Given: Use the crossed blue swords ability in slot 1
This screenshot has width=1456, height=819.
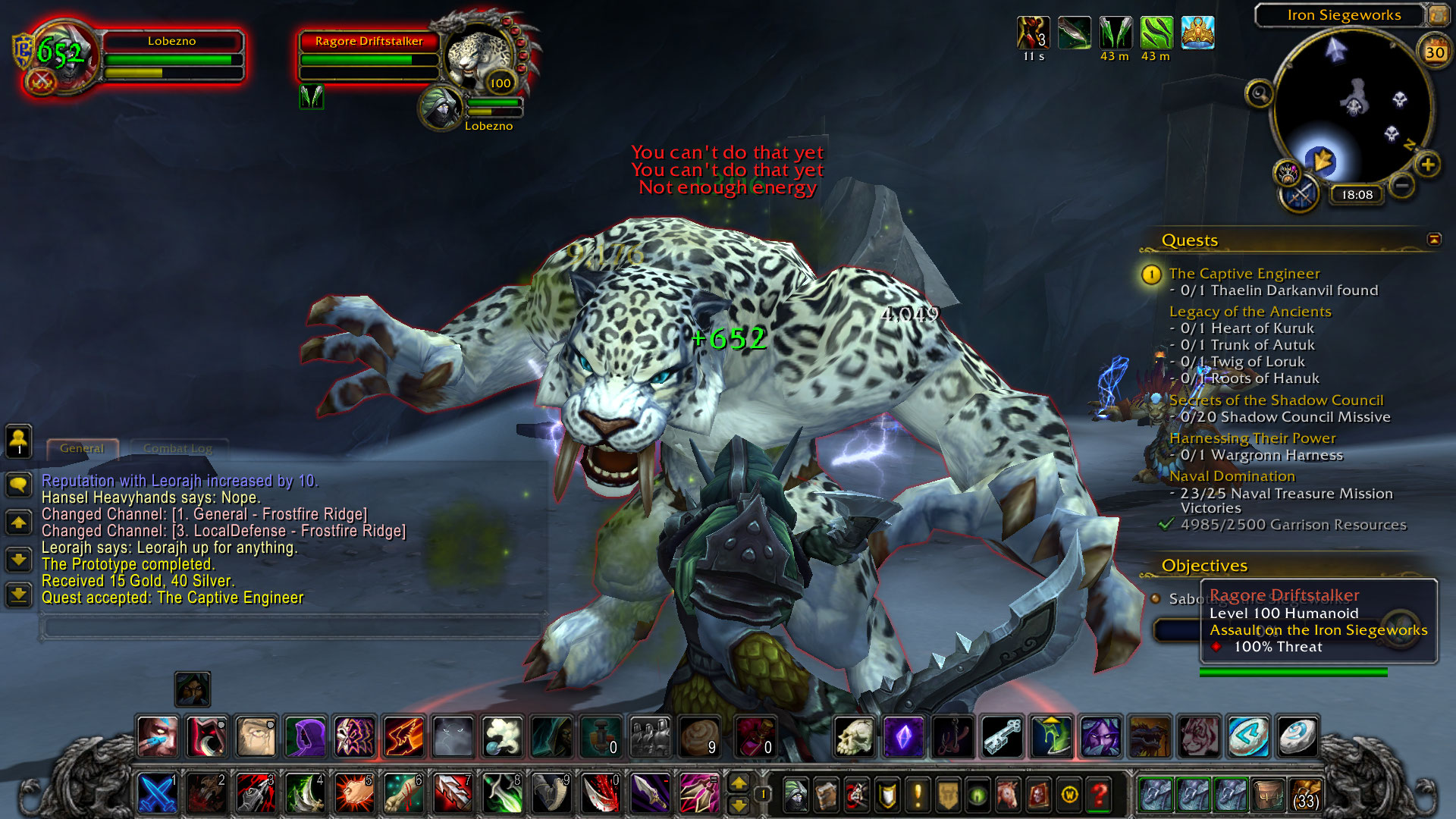Looking at the screenshot, I should [x=158, y=794].
